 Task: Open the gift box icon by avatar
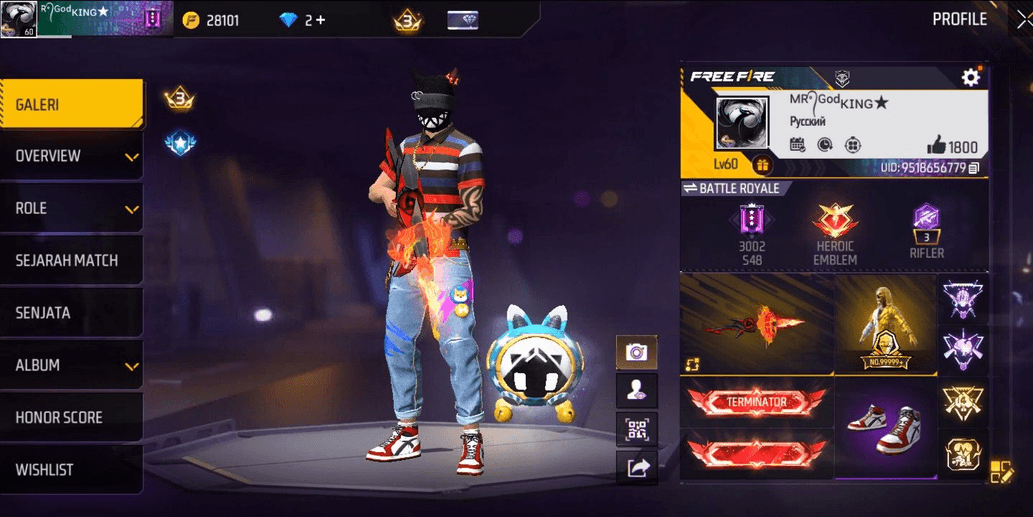pyautogui.click(x=763, y=165)
